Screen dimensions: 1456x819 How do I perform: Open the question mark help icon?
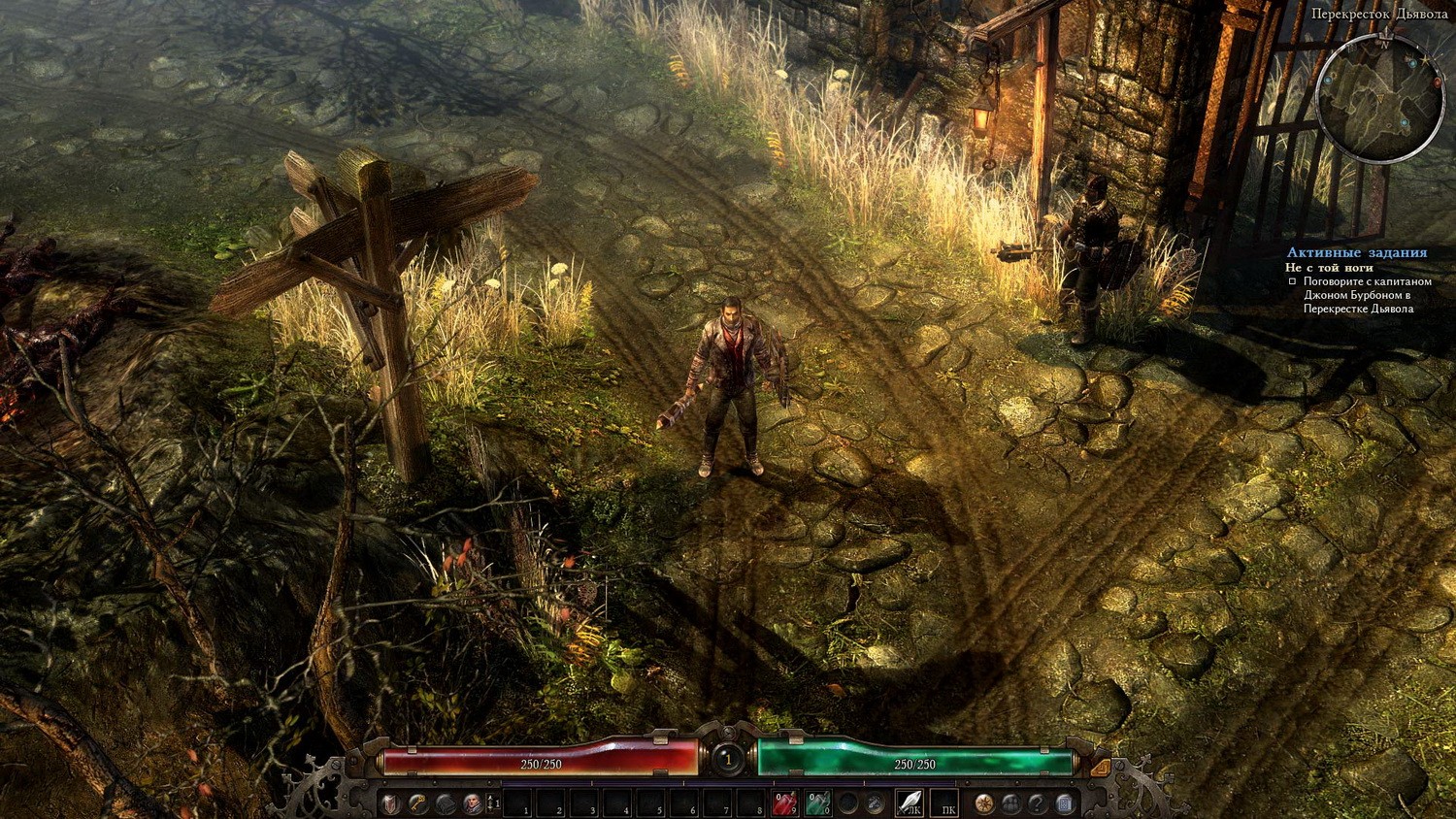(1038, 803)
